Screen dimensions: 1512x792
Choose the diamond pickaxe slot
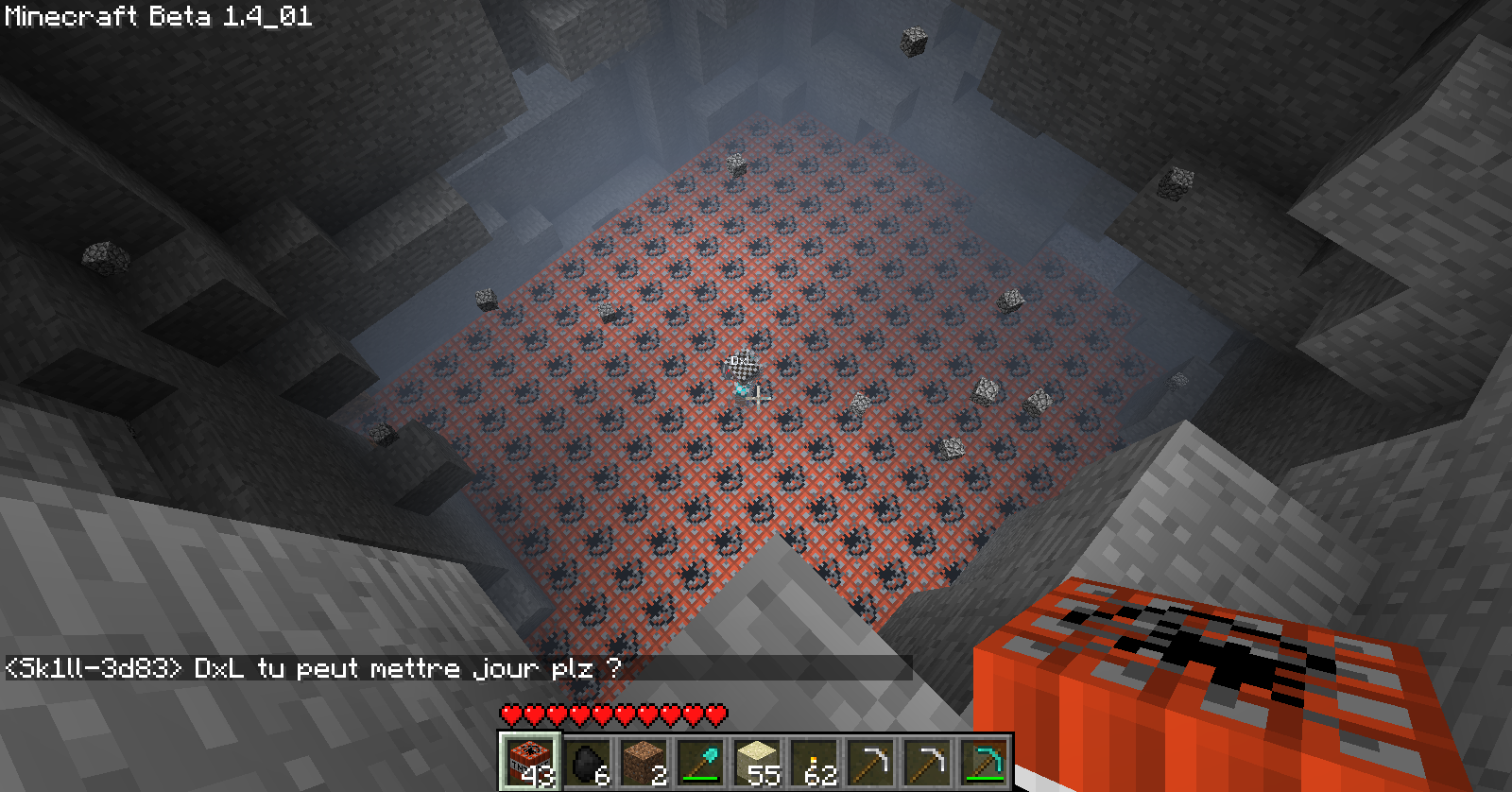pyautogui.click(x=984, y=761)
